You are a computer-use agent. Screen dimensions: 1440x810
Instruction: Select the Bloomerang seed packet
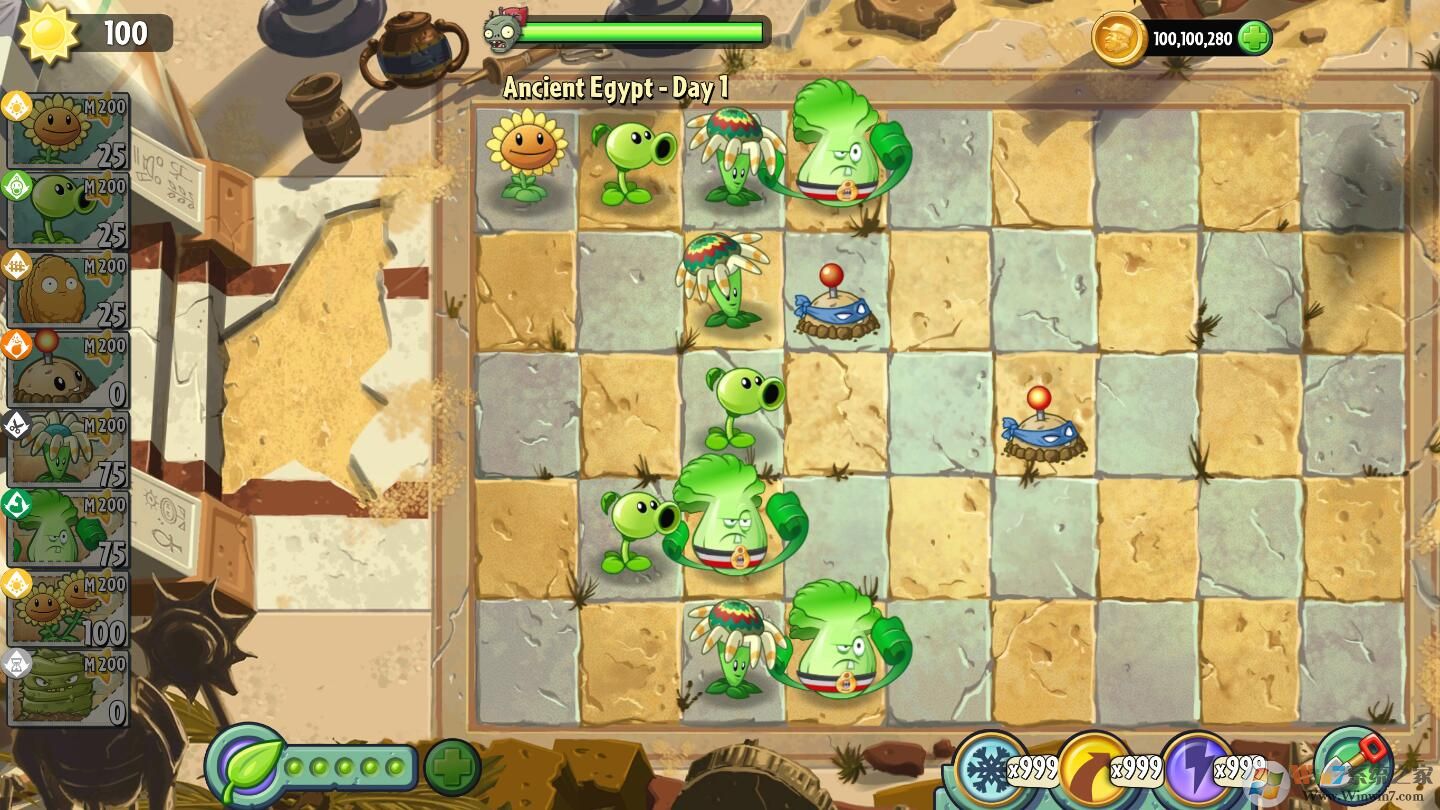[x=65, y=447]
